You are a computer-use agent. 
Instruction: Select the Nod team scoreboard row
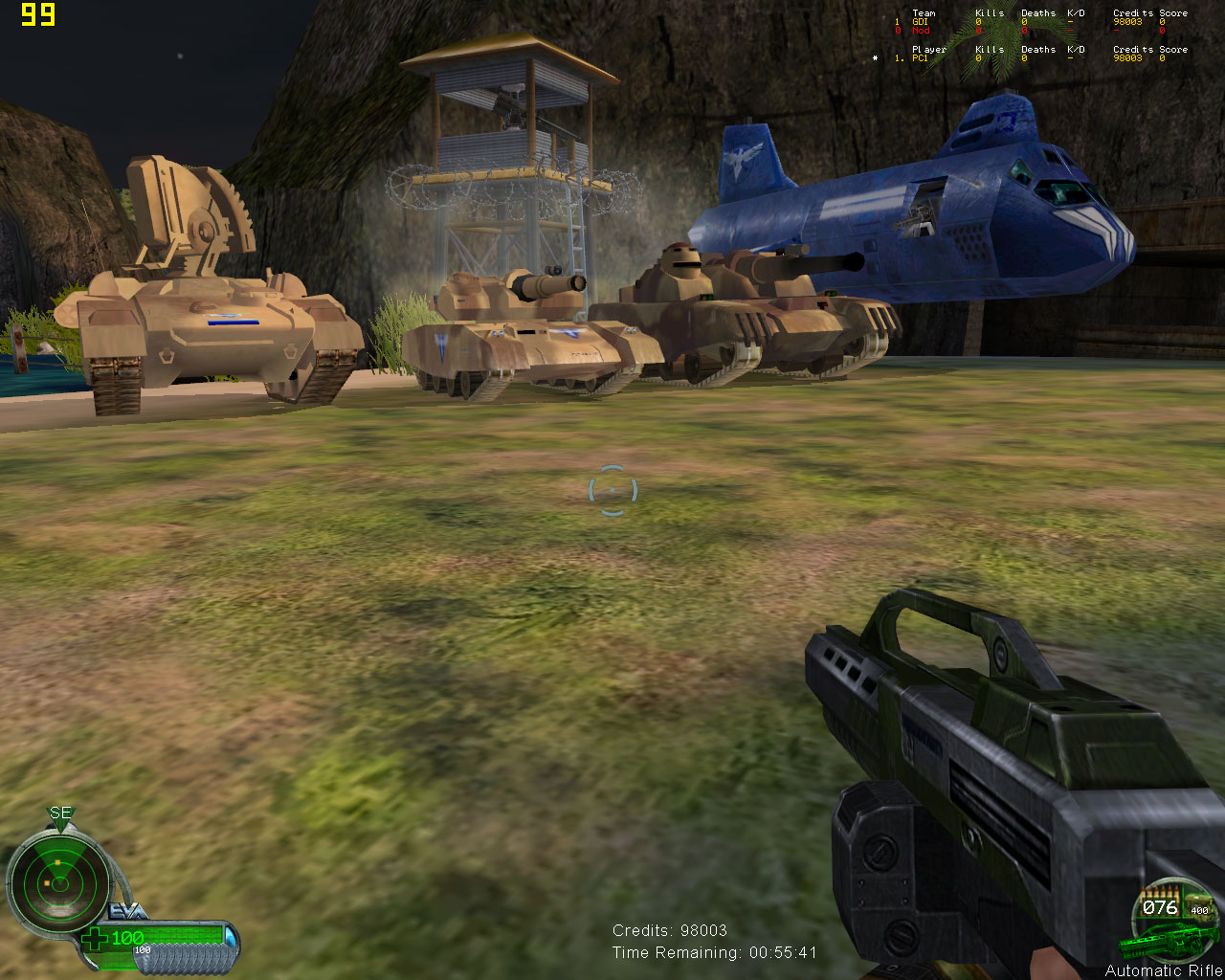[x=1039, y=31]
